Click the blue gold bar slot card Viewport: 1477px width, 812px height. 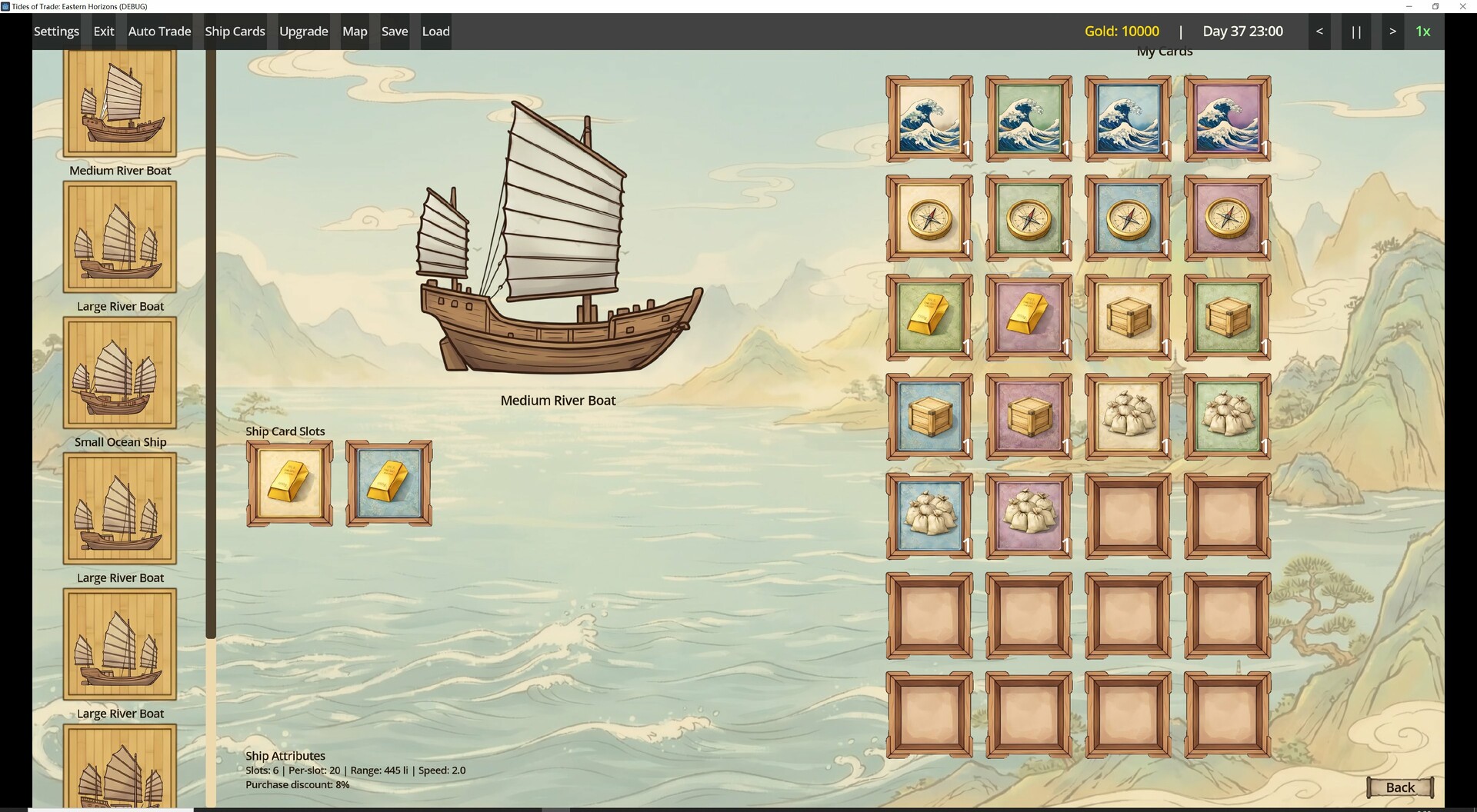click(x=388, y=483)
